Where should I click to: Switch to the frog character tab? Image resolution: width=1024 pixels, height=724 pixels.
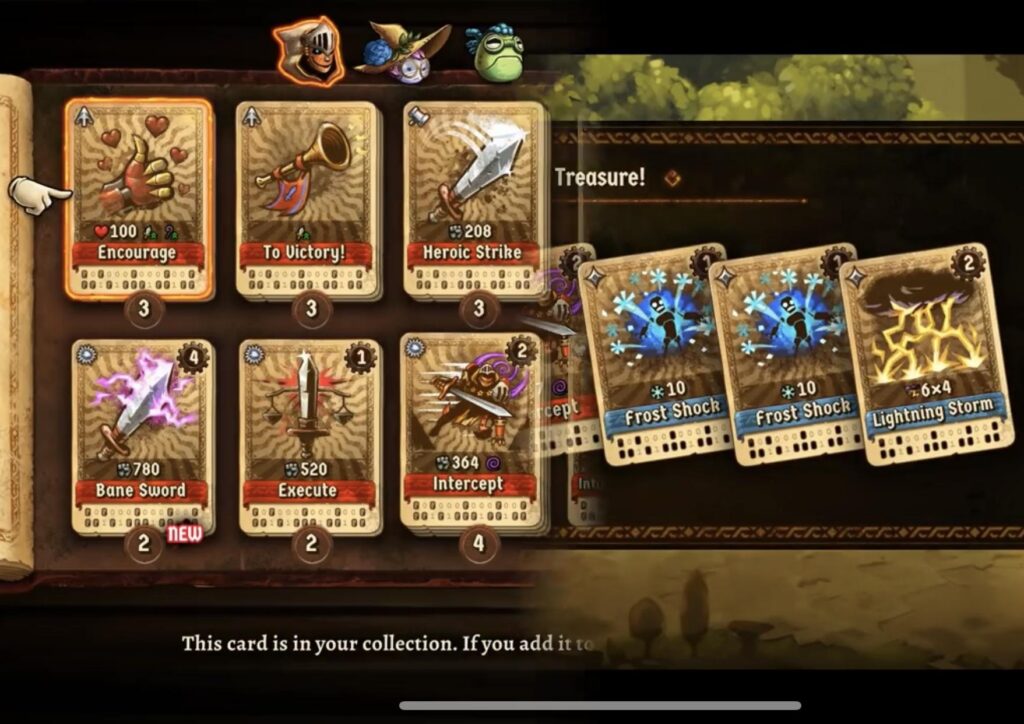(496, 54)
